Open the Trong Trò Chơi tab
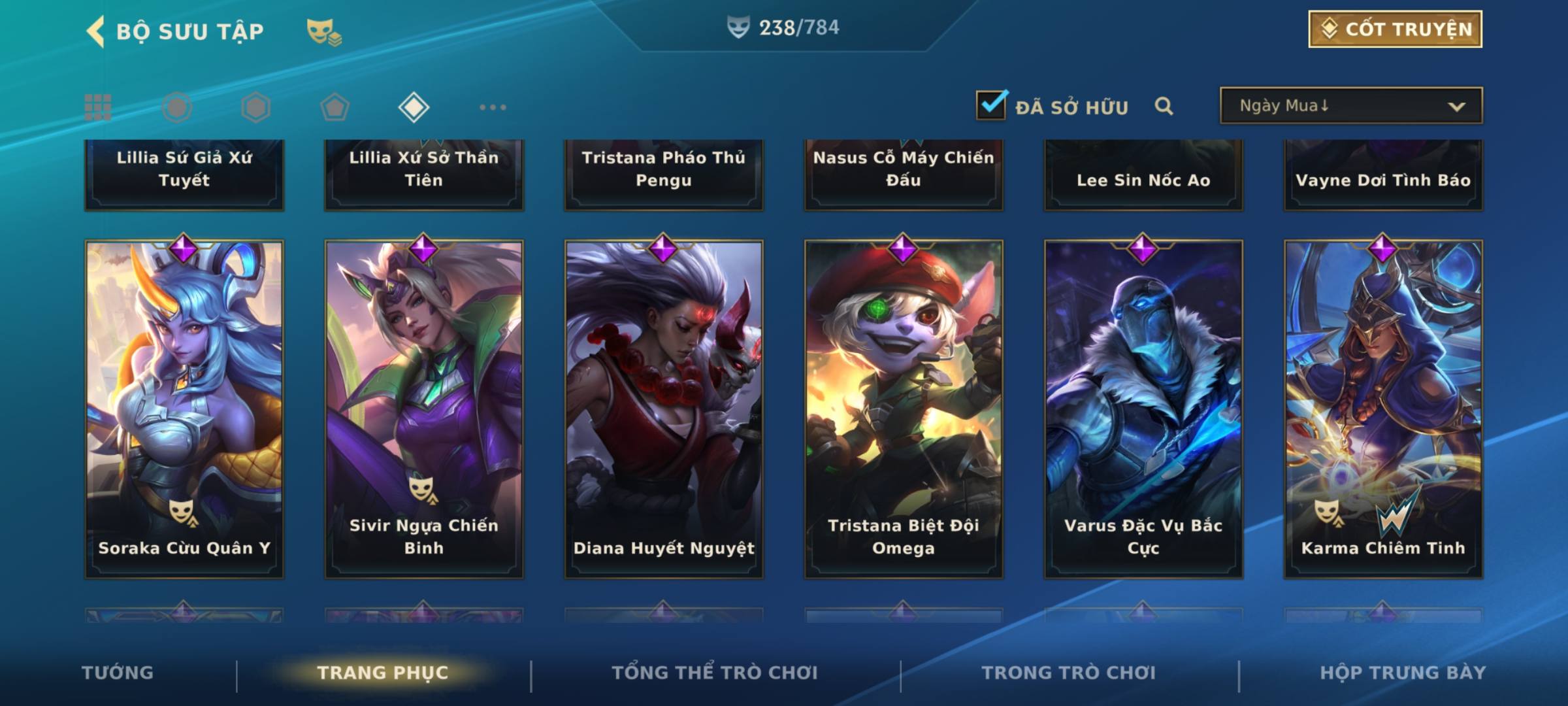The height and width of the screenshot is (706, 1568). point(1068,673)
